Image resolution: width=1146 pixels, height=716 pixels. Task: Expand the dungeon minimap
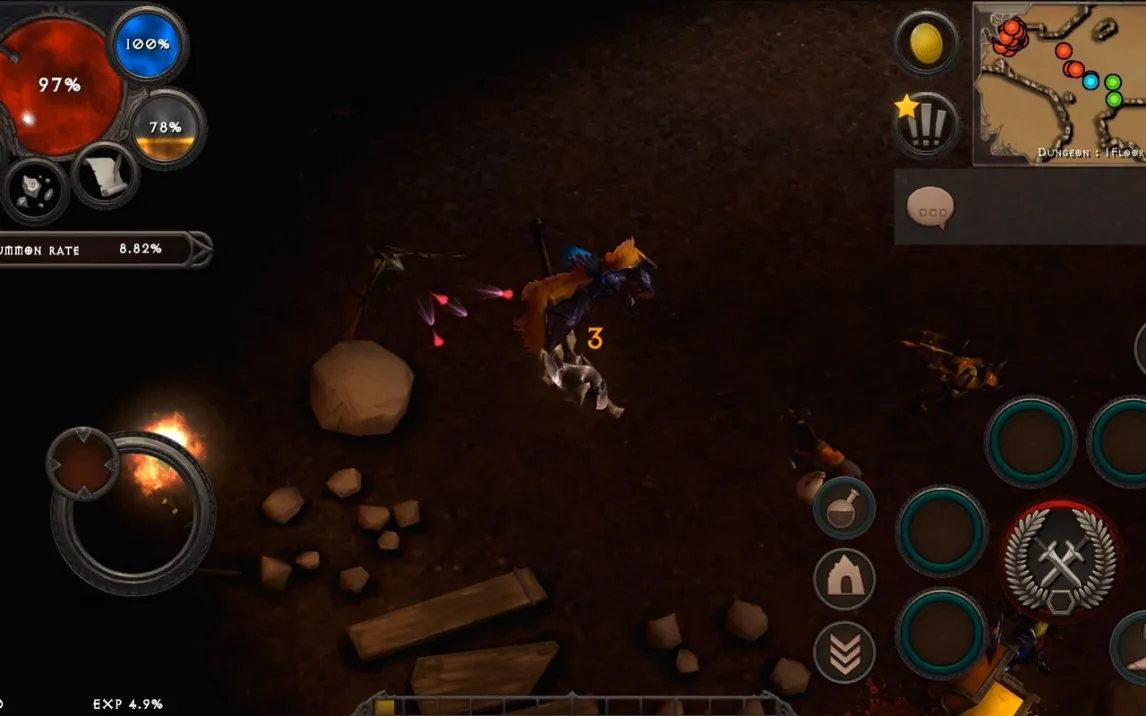click(x=1060, y=82)
